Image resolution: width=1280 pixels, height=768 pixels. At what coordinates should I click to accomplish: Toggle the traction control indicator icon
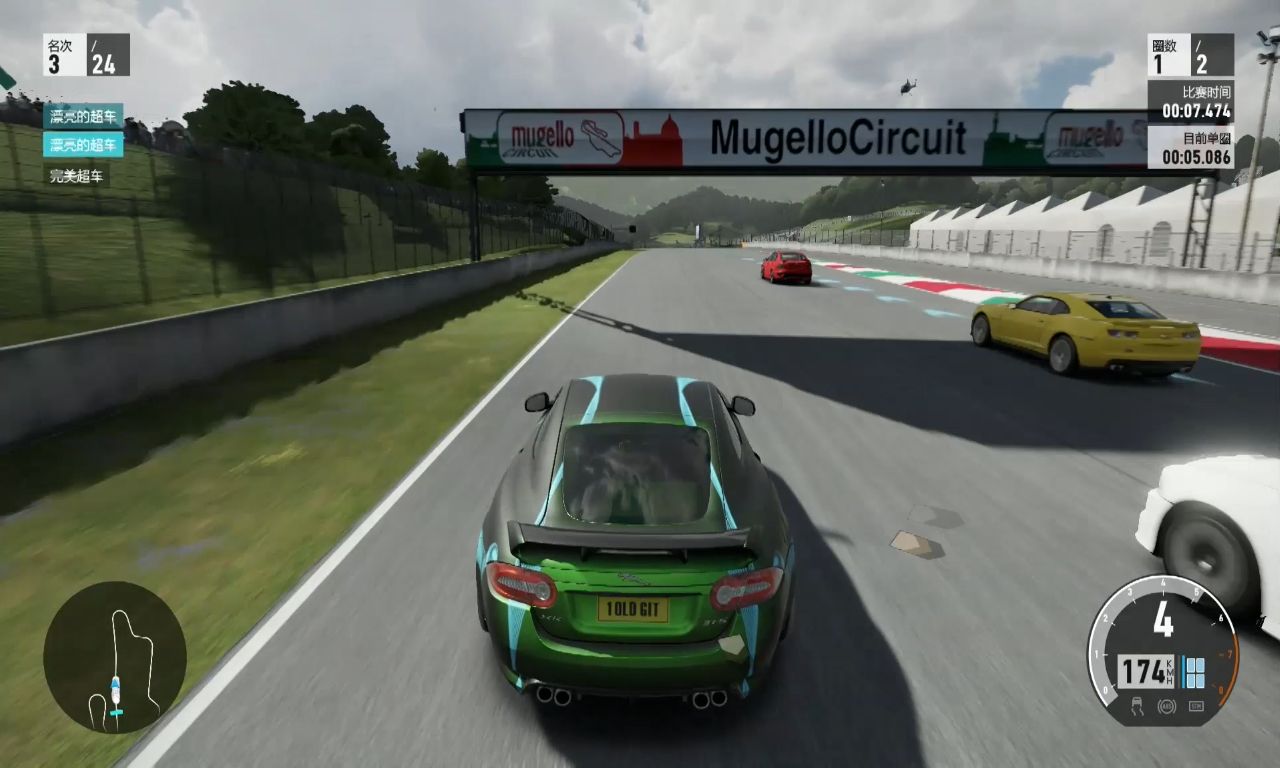pos(1137,707)
